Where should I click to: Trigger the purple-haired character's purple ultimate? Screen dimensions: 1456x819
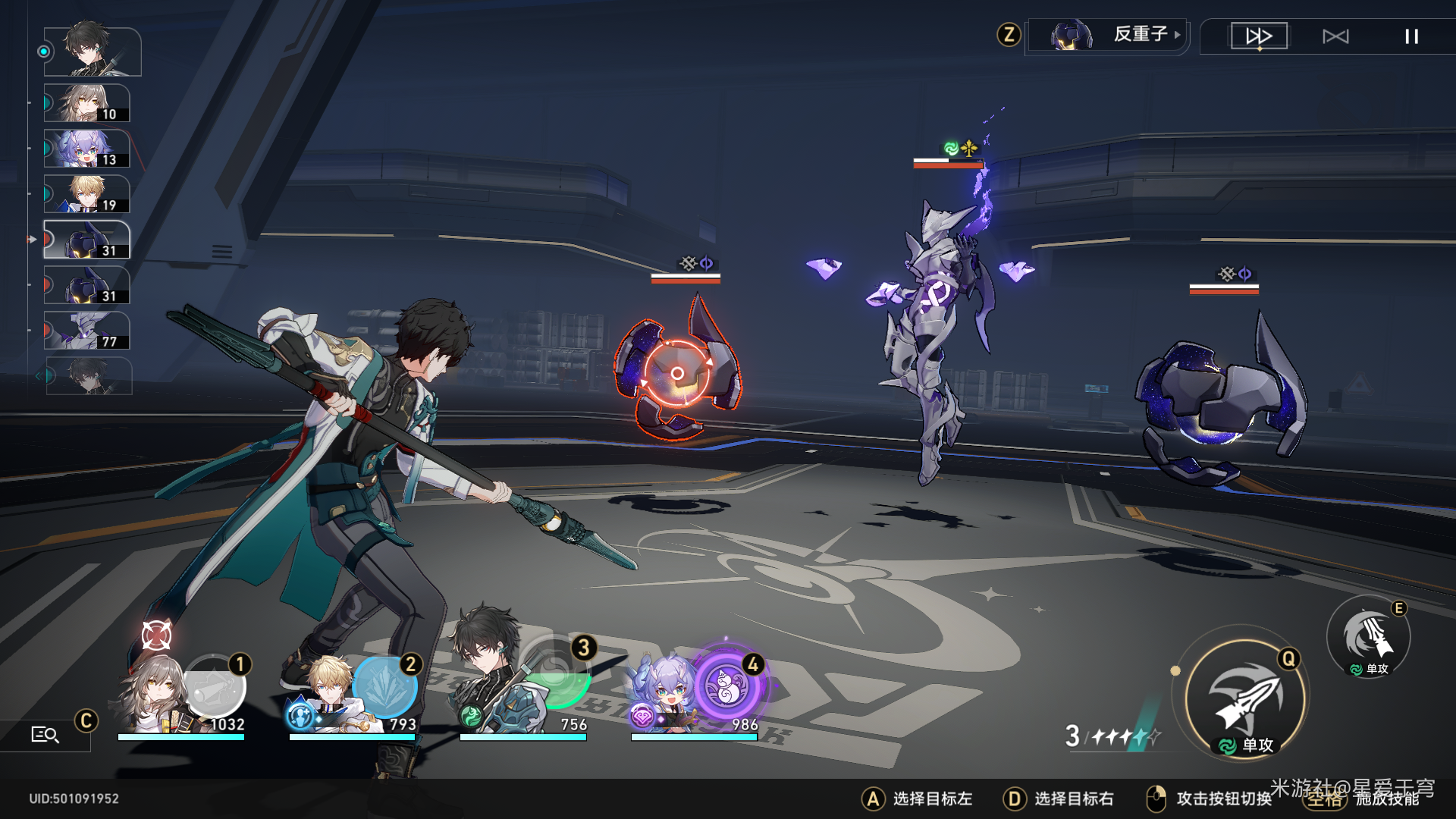point(727,686)
